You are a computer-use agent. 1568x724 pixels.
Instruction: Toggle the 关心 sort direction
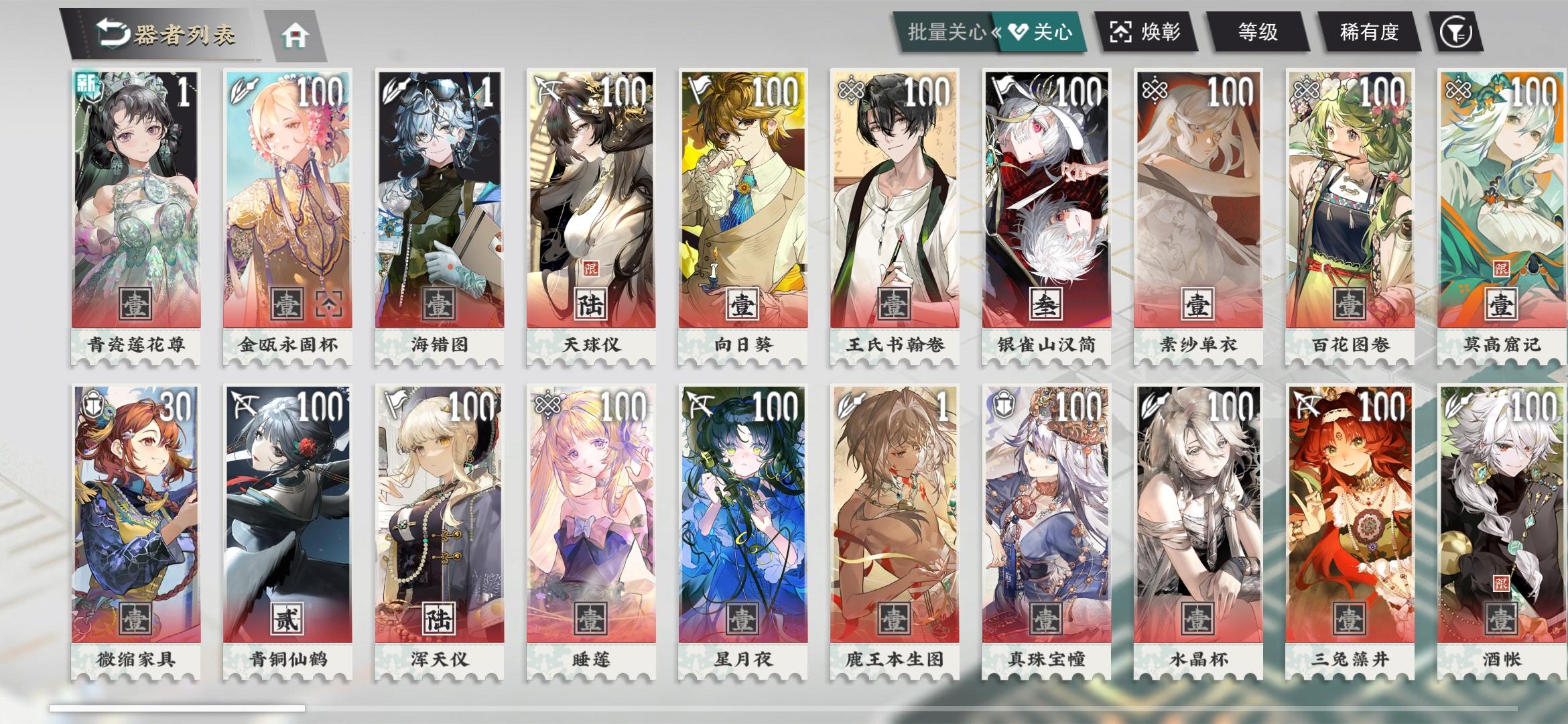tap(1042, 32)
